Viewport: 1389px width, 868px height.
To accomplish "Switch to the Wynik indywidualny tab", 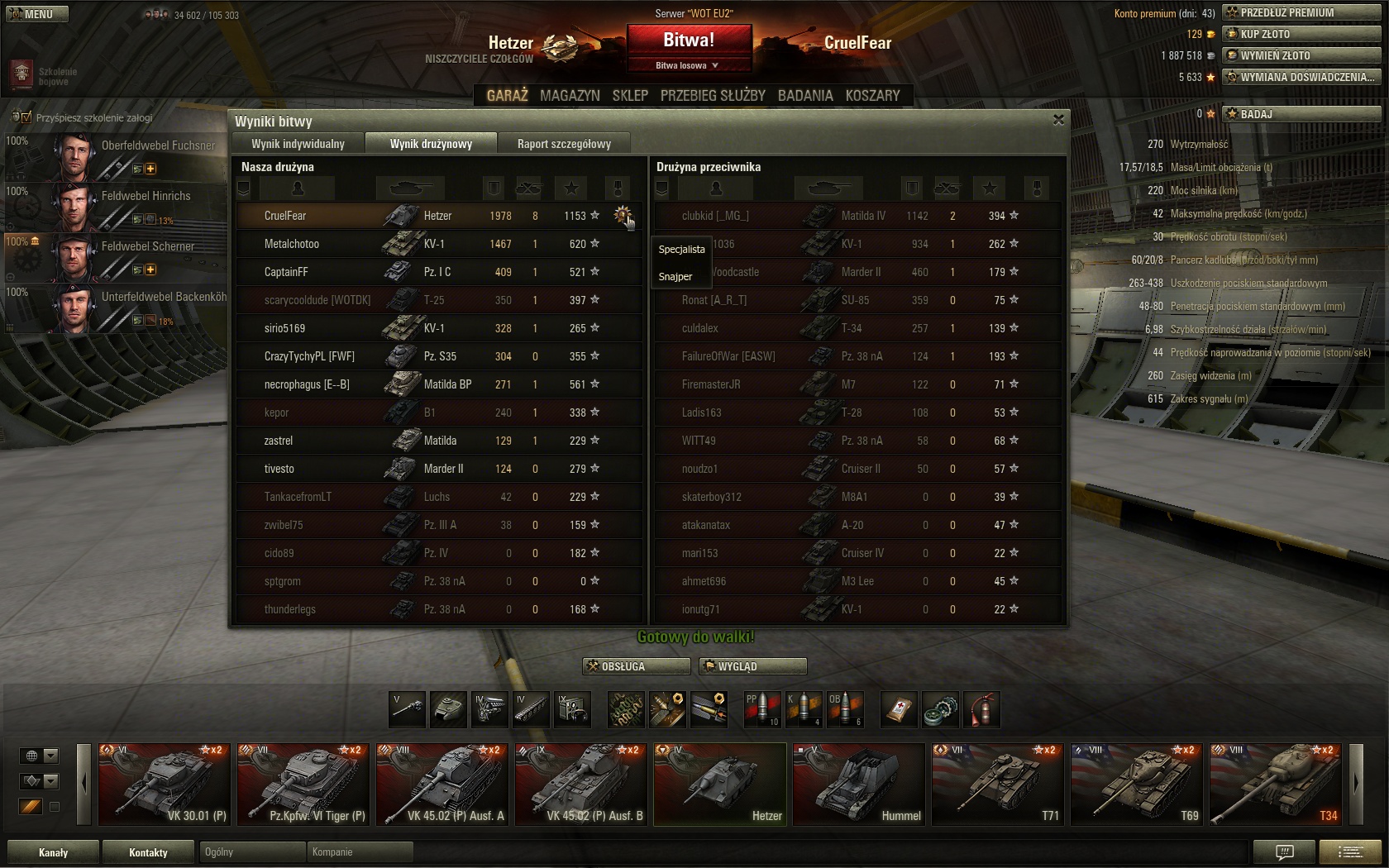I will (298, 144).
